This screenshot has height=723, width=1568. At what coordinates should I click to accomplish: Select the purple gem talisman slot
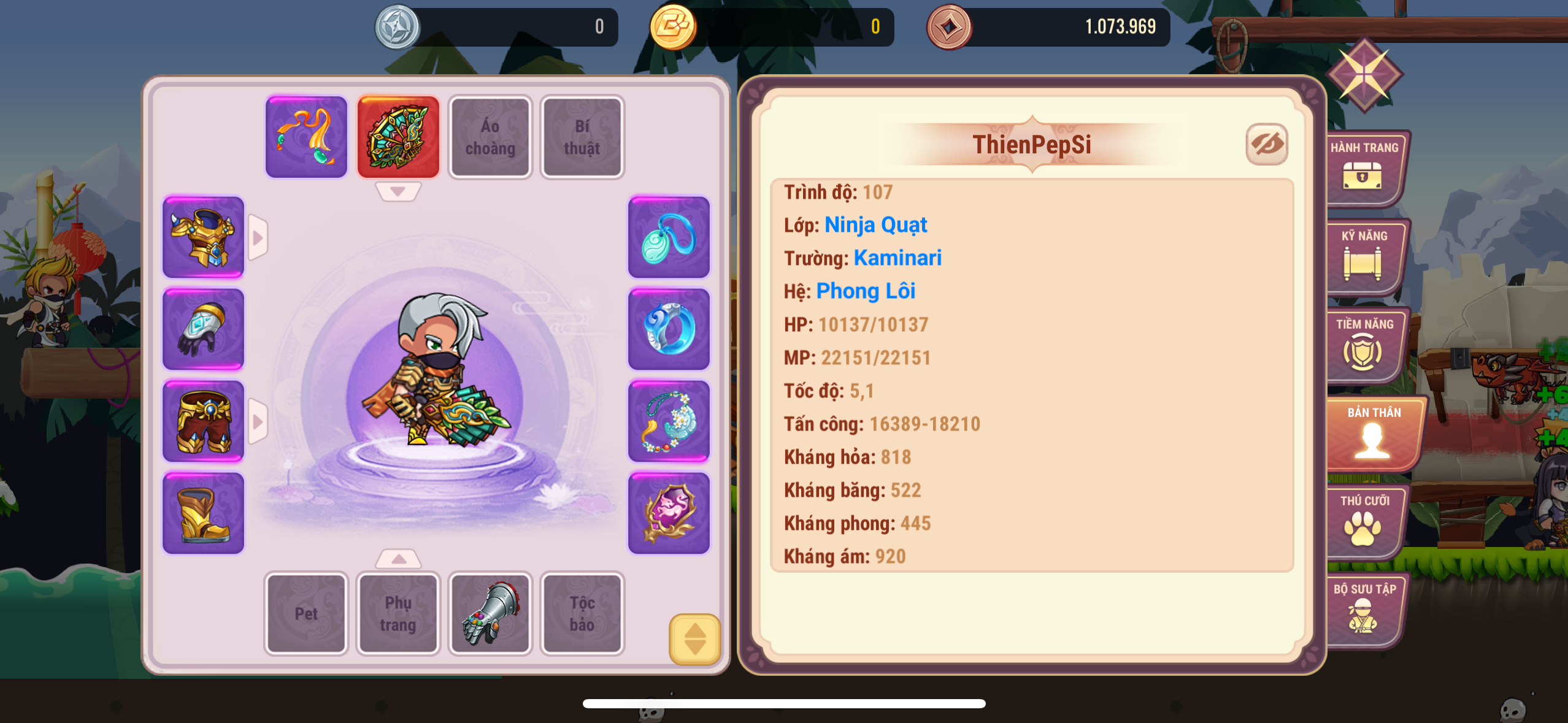(669, 513)
